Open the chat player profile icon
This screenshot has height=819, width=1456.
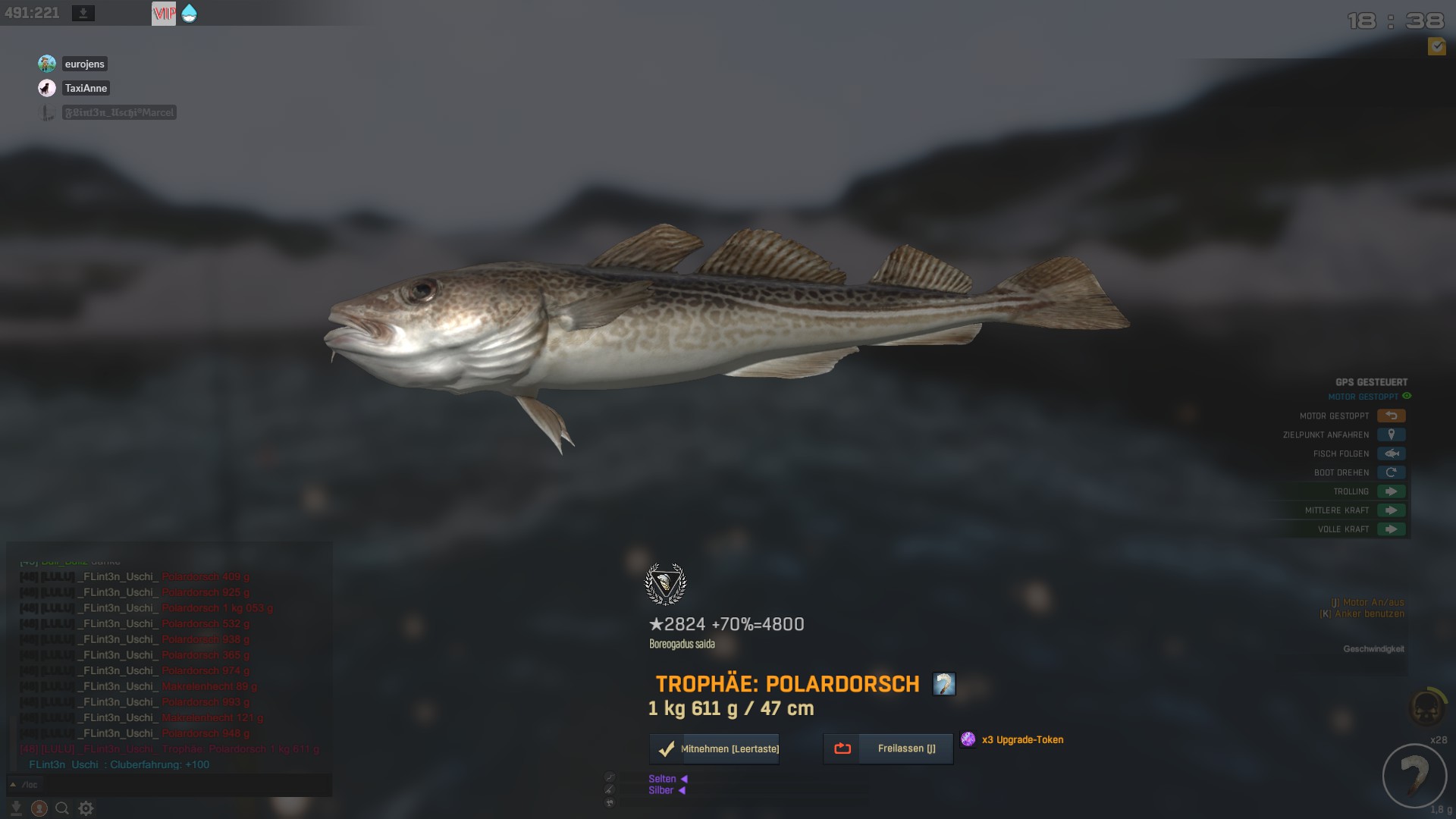click(39, 808)
